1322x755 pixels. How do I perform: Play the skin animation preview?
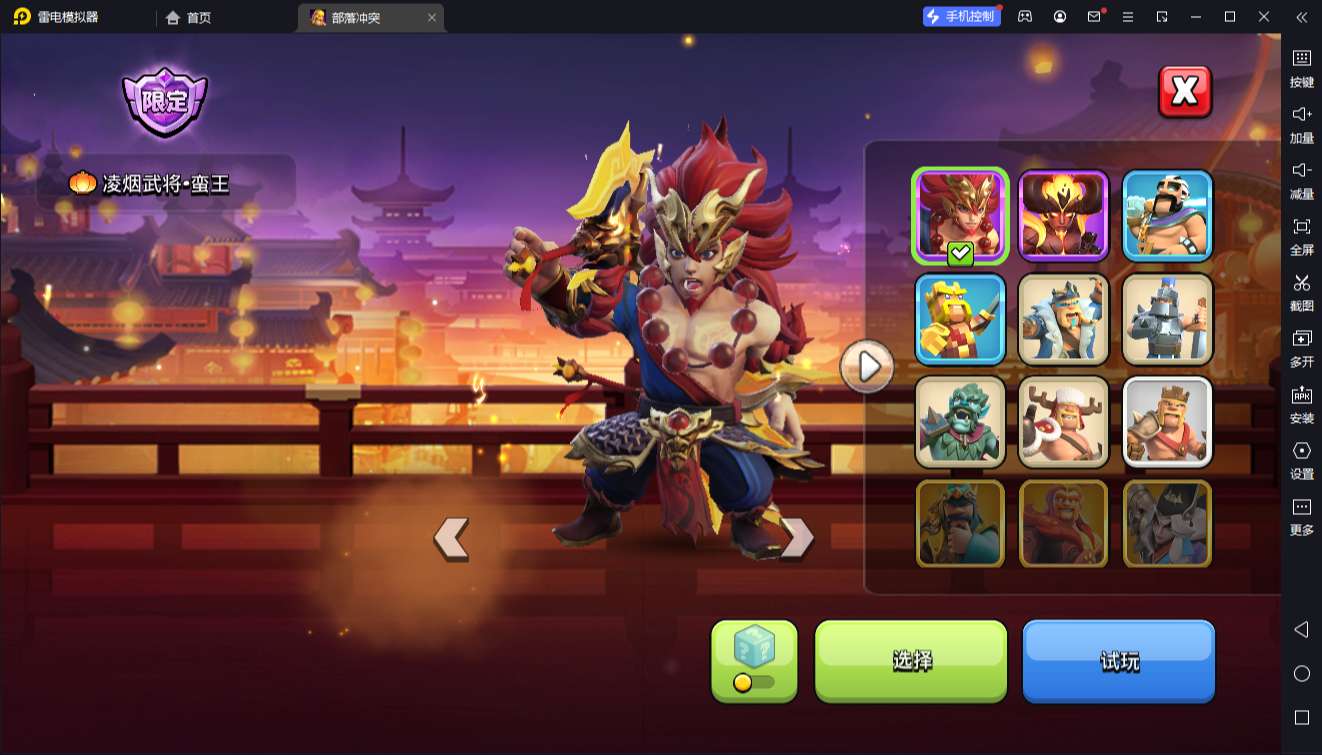coord(867,368)
